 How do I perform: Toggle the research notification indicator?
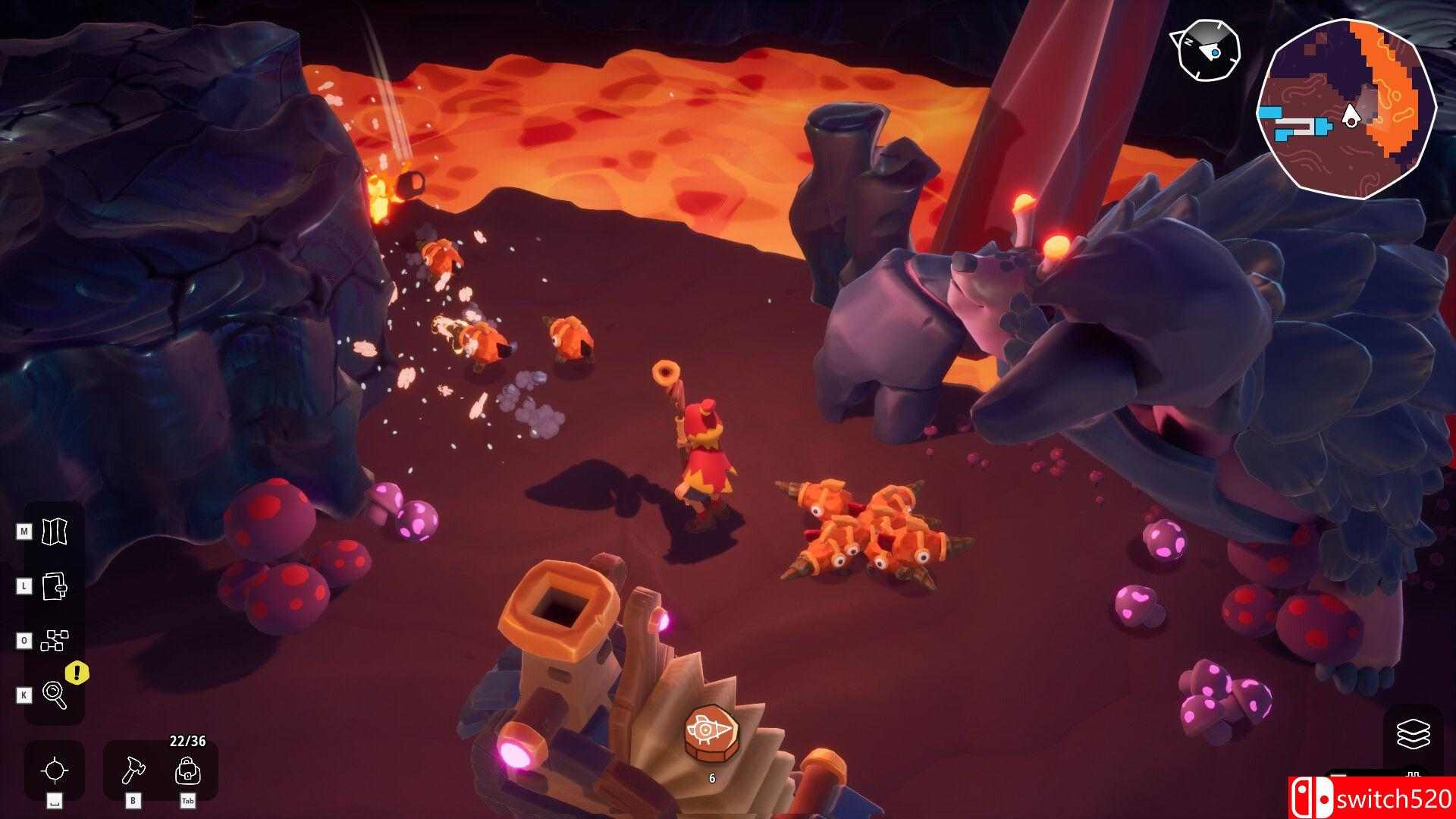coord(74,672)
